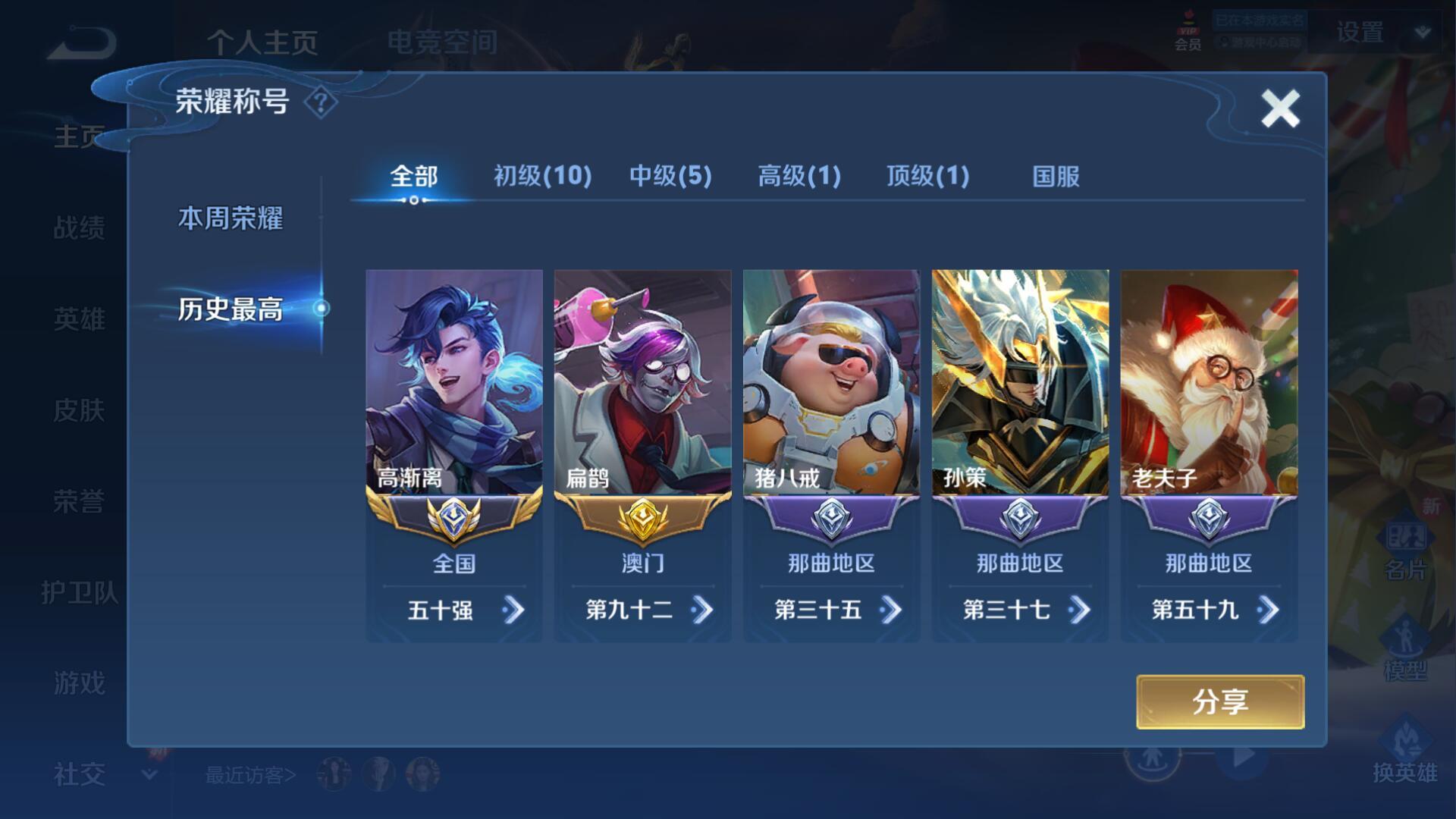Switch to the 国服 tab

[1056, 177]
